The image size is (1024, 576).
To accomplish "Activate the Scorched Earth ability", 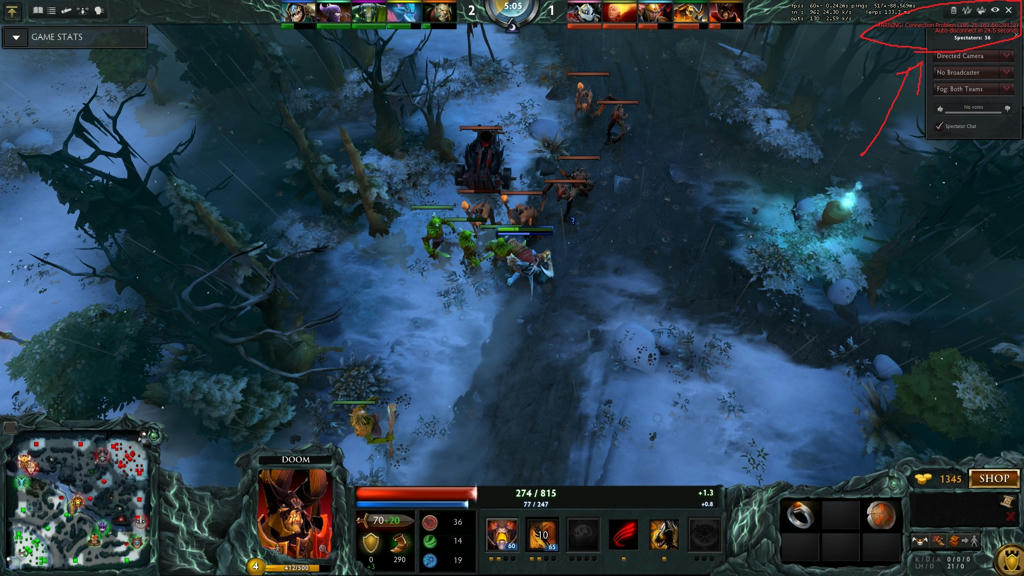I will (542, 535).
